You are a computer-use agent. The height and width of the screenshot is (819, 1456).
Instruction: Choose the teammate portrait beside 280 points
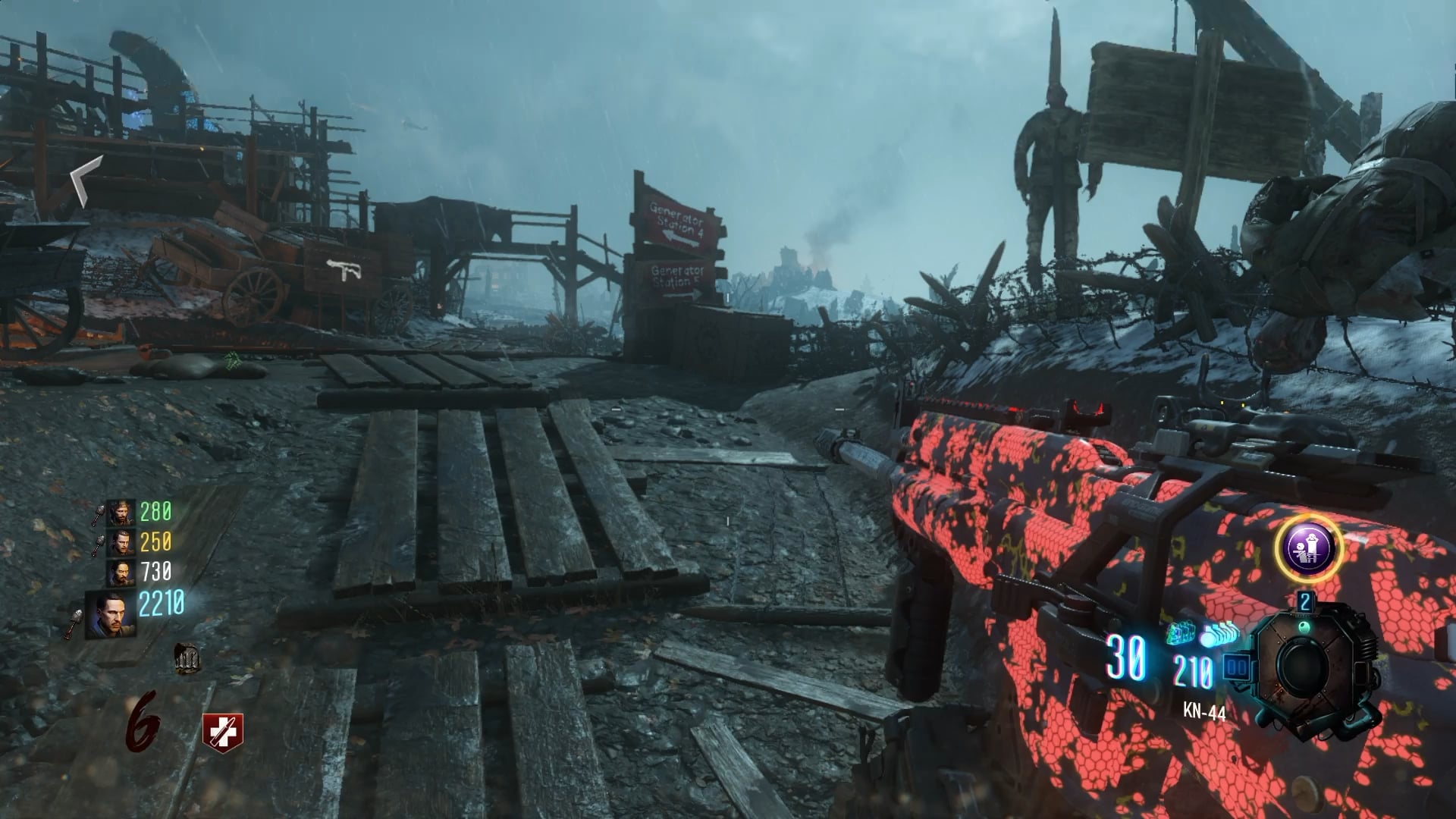point(120,513)
